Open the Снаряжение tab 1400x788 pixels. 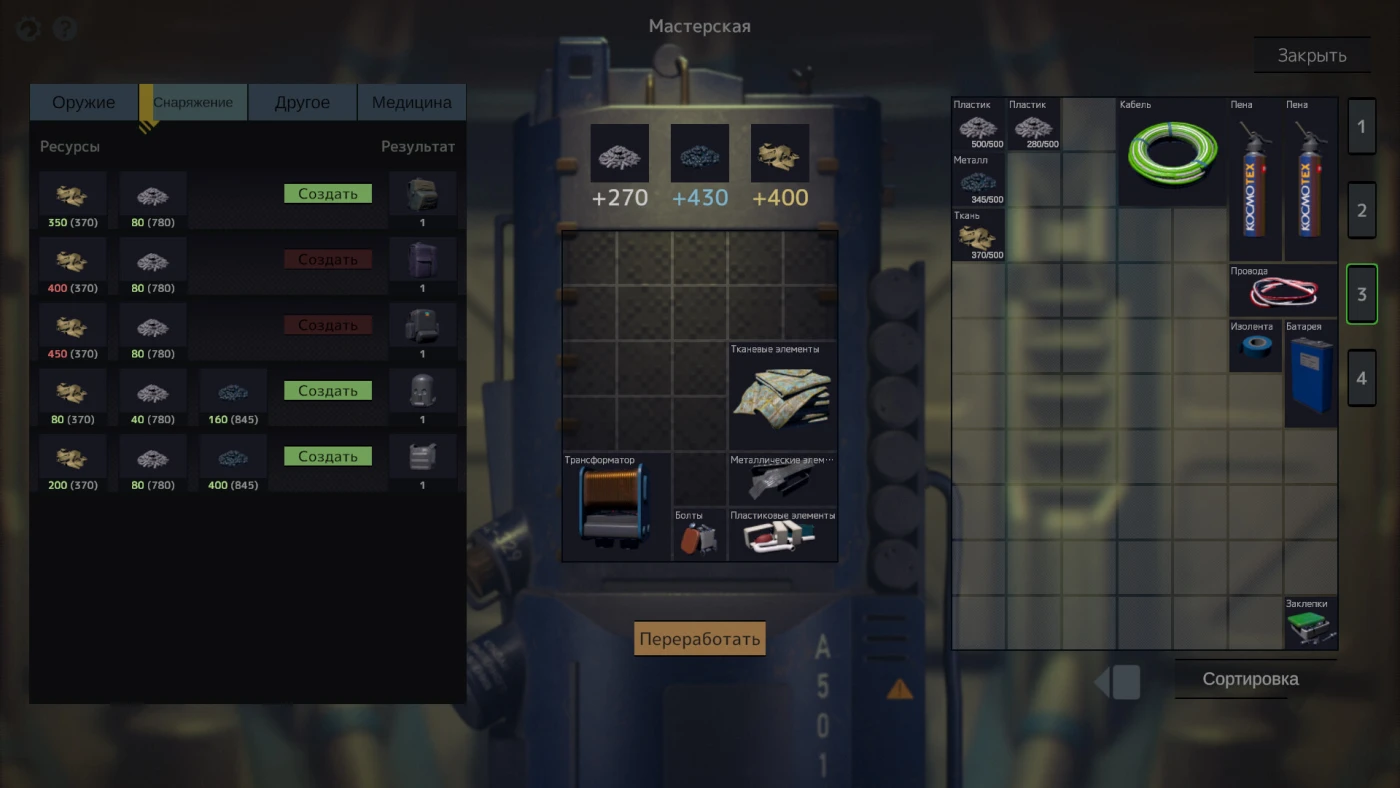[193, 102]
